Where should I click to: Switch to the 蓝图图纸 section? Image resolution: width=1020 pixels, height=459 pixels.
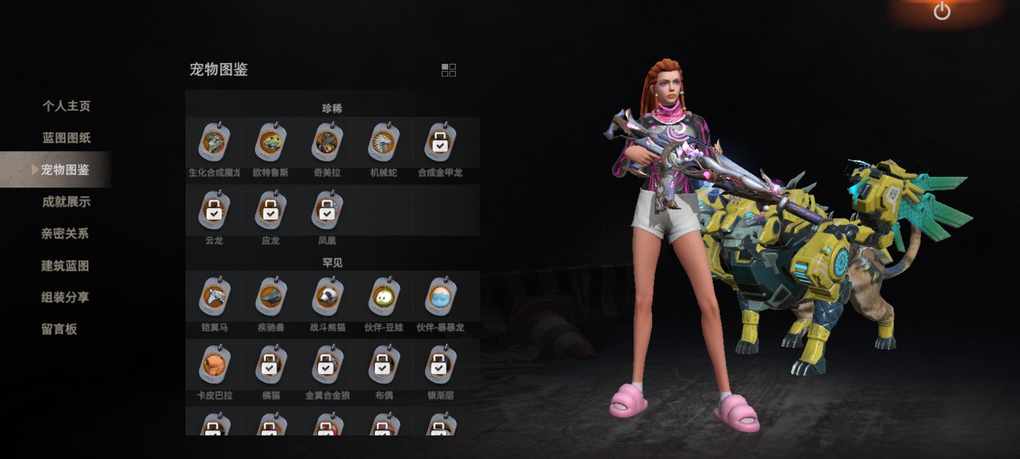66,138
